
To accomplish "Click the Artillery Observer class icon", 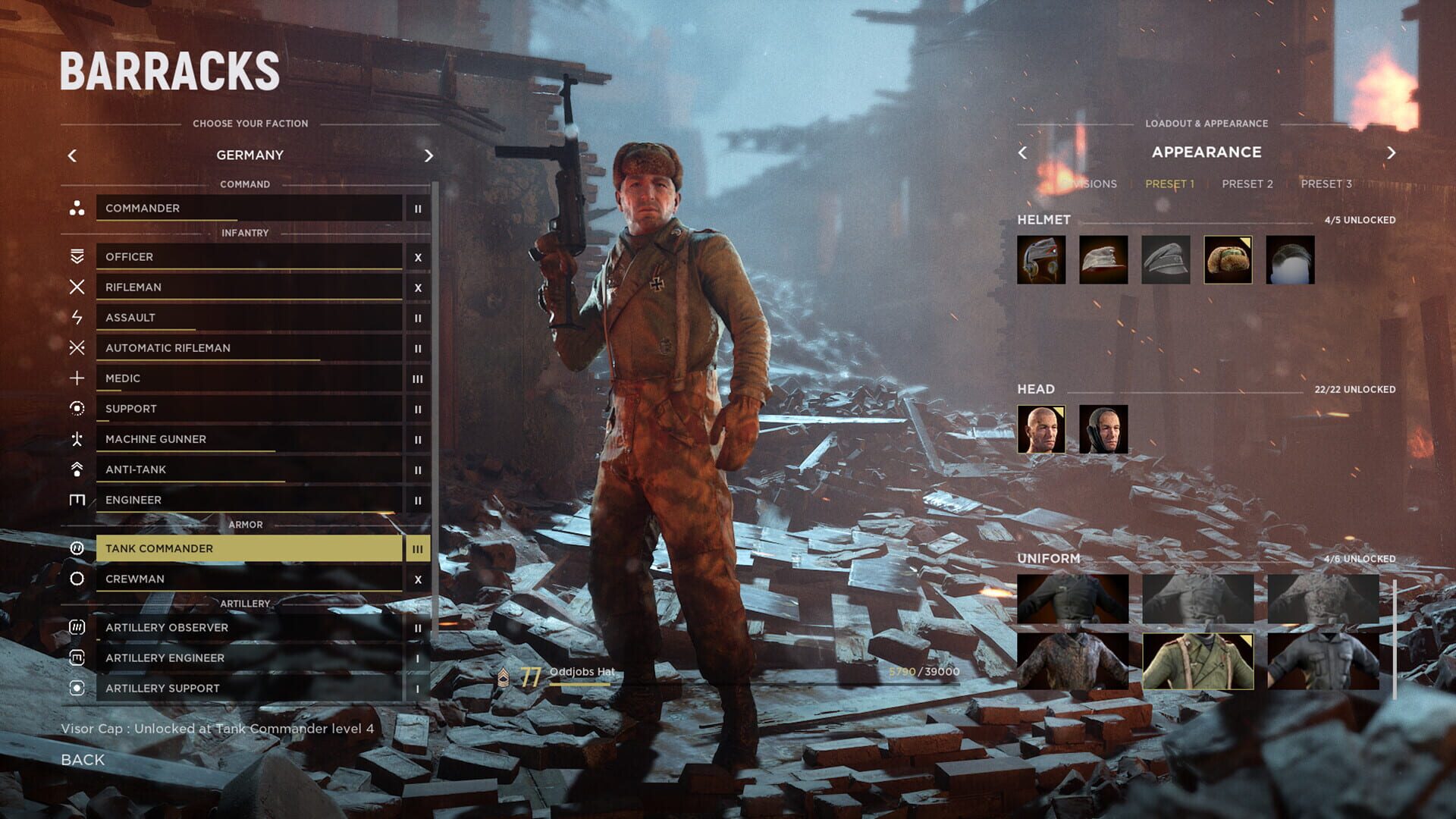I will click(76, 627).
